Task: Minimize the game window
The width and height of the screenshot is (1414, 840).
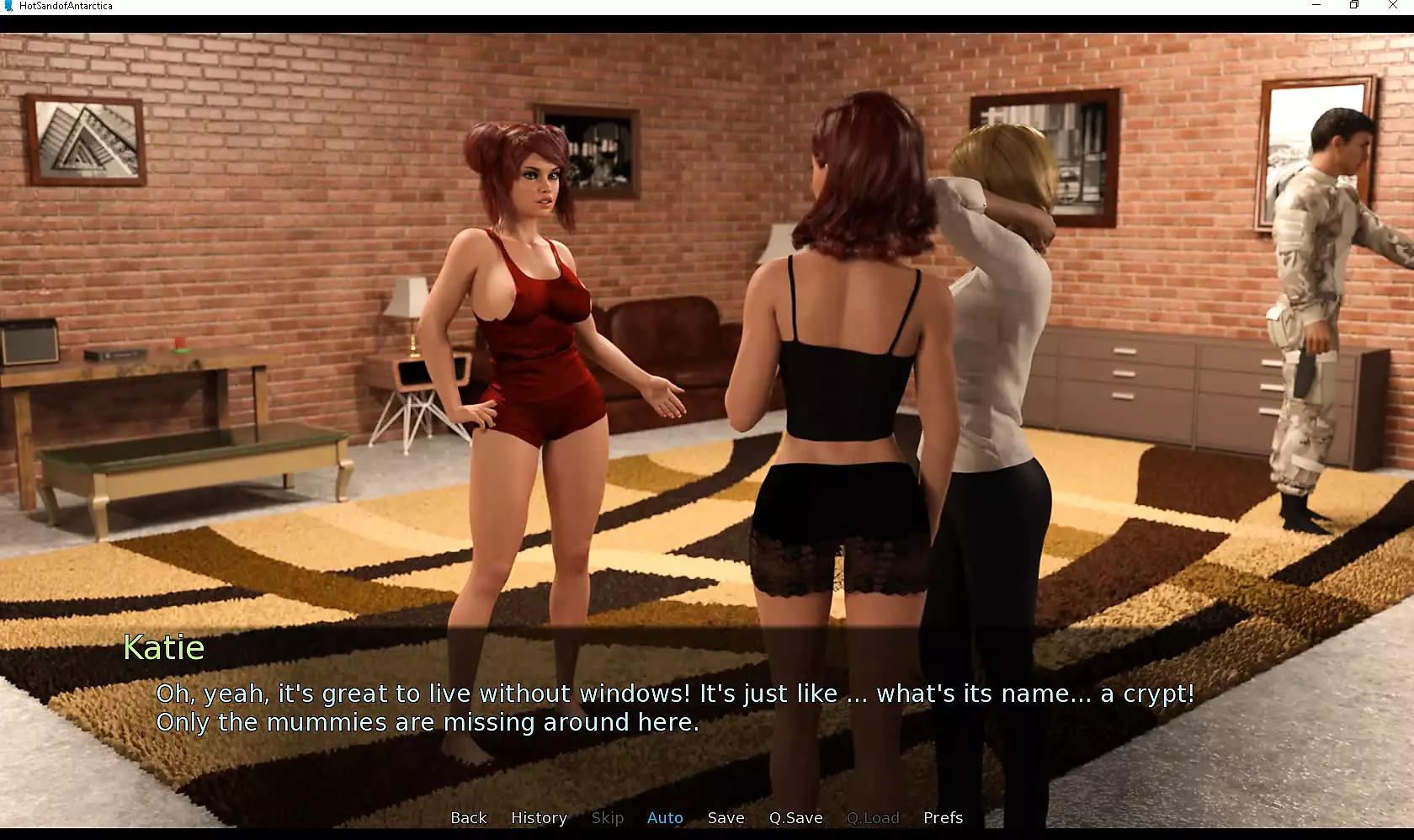Action: pyautogui.click(x=1316, y=5)
